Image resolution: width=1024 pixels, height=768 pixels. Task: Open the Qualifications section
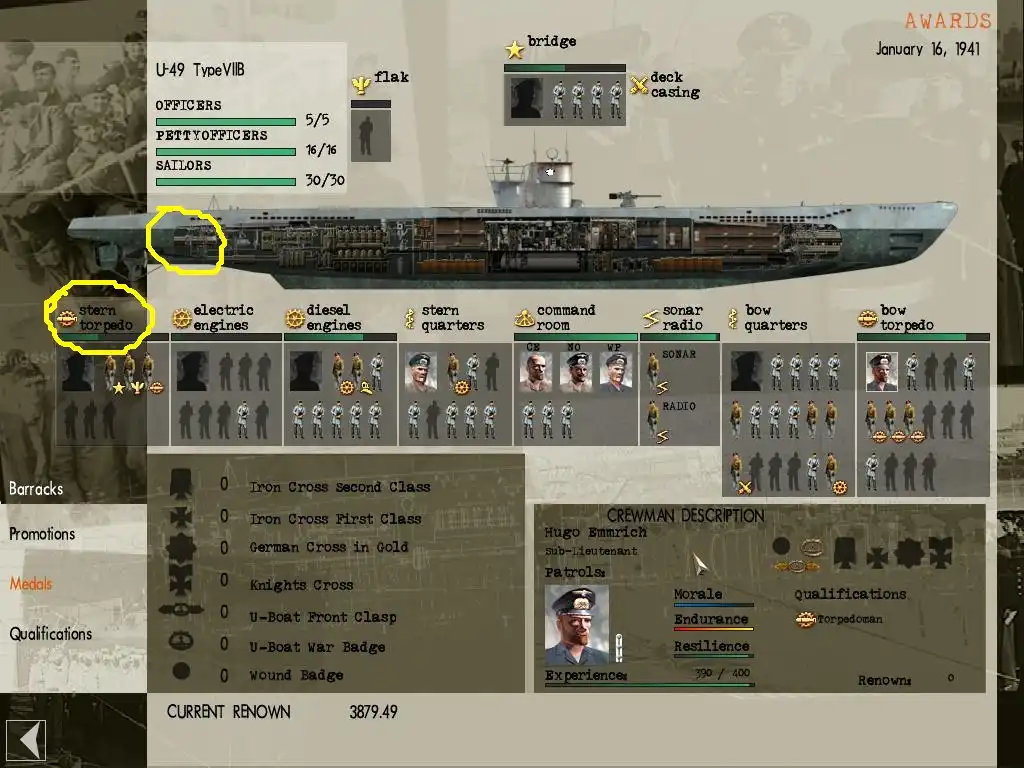(51, 634)
